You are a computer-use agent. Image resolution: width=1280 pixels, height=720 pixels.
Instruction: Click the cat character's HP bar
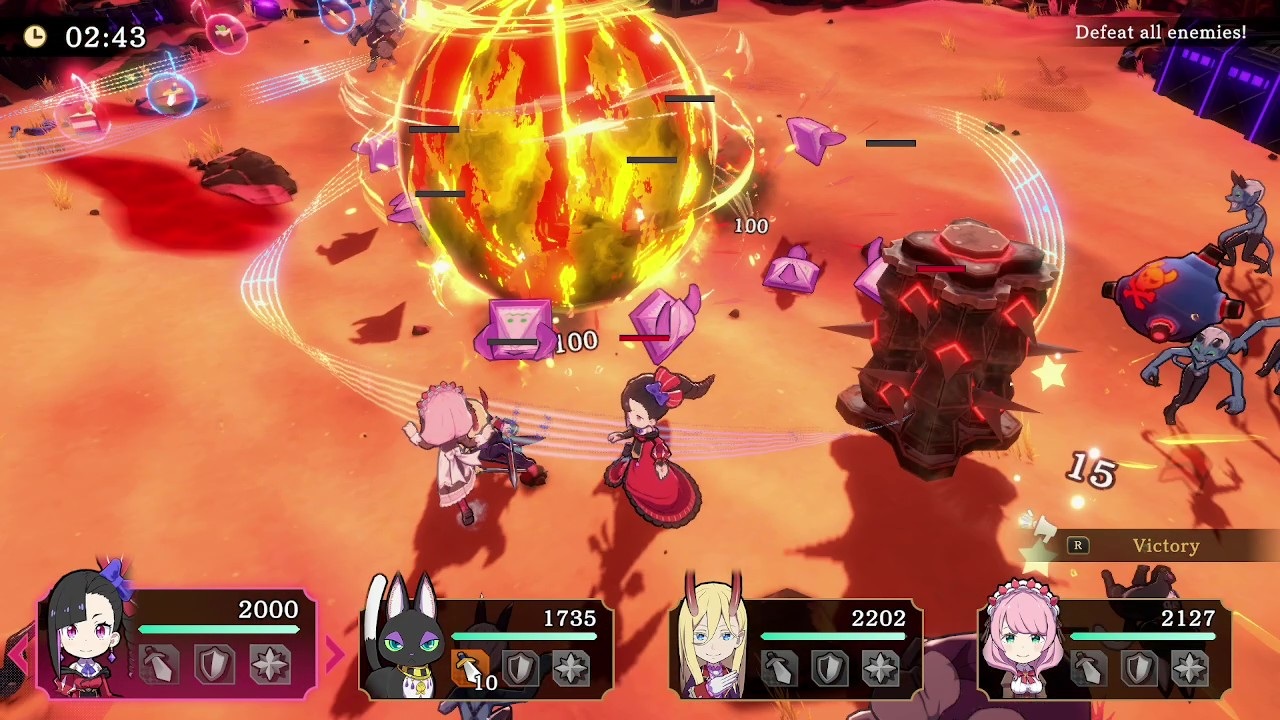pyautogui.click(x=525, y=634)
